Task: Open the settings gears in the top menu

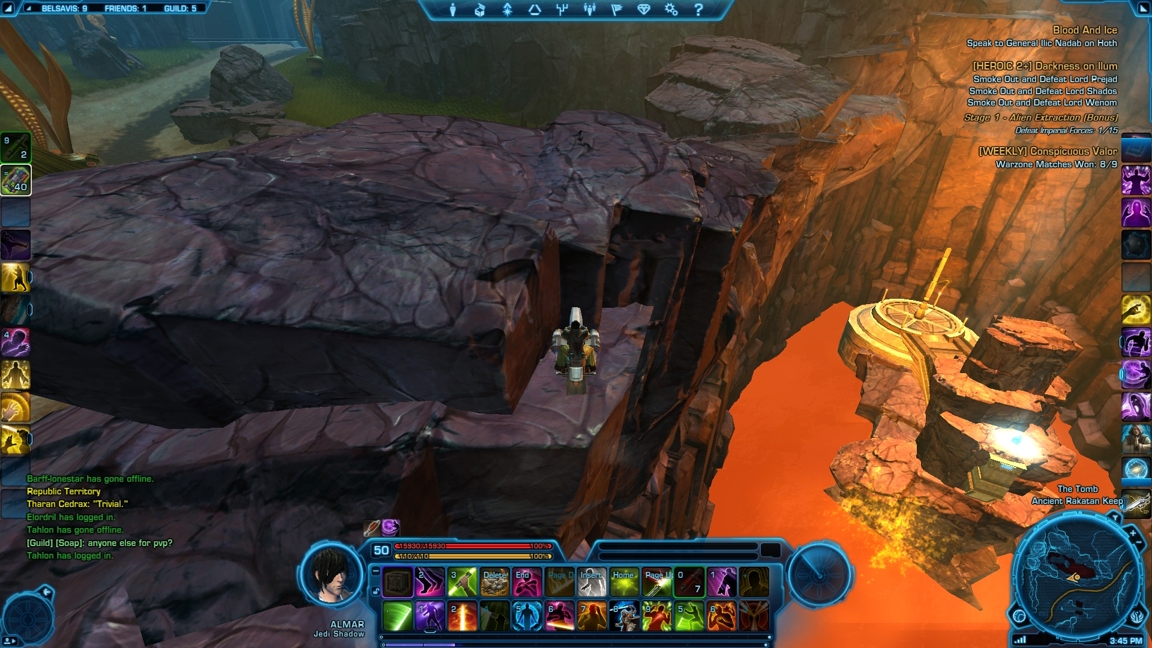Action: 671,10
